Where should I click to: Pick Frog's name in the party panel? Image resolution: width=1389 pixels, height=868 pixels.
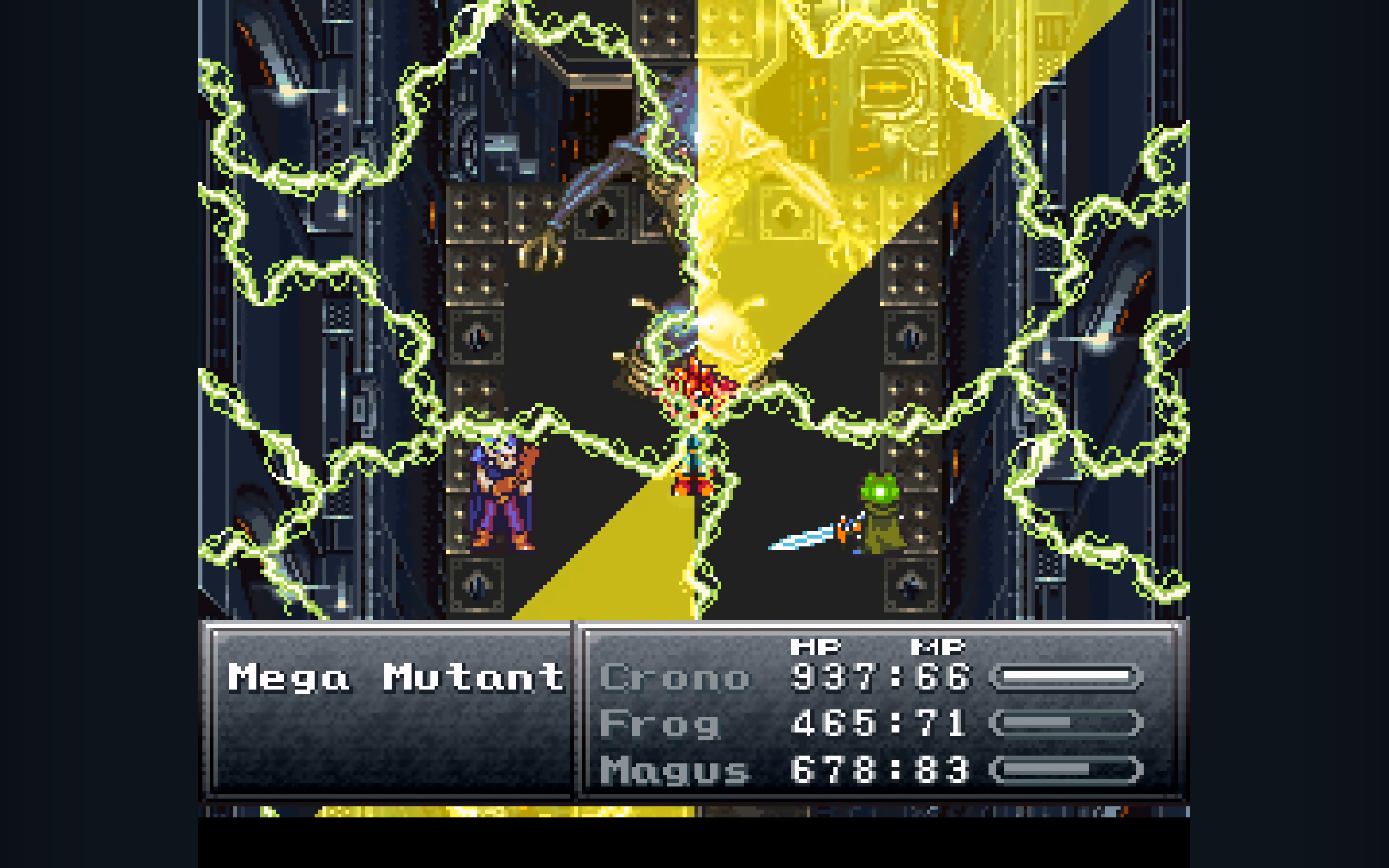click(x=660, y=724)
